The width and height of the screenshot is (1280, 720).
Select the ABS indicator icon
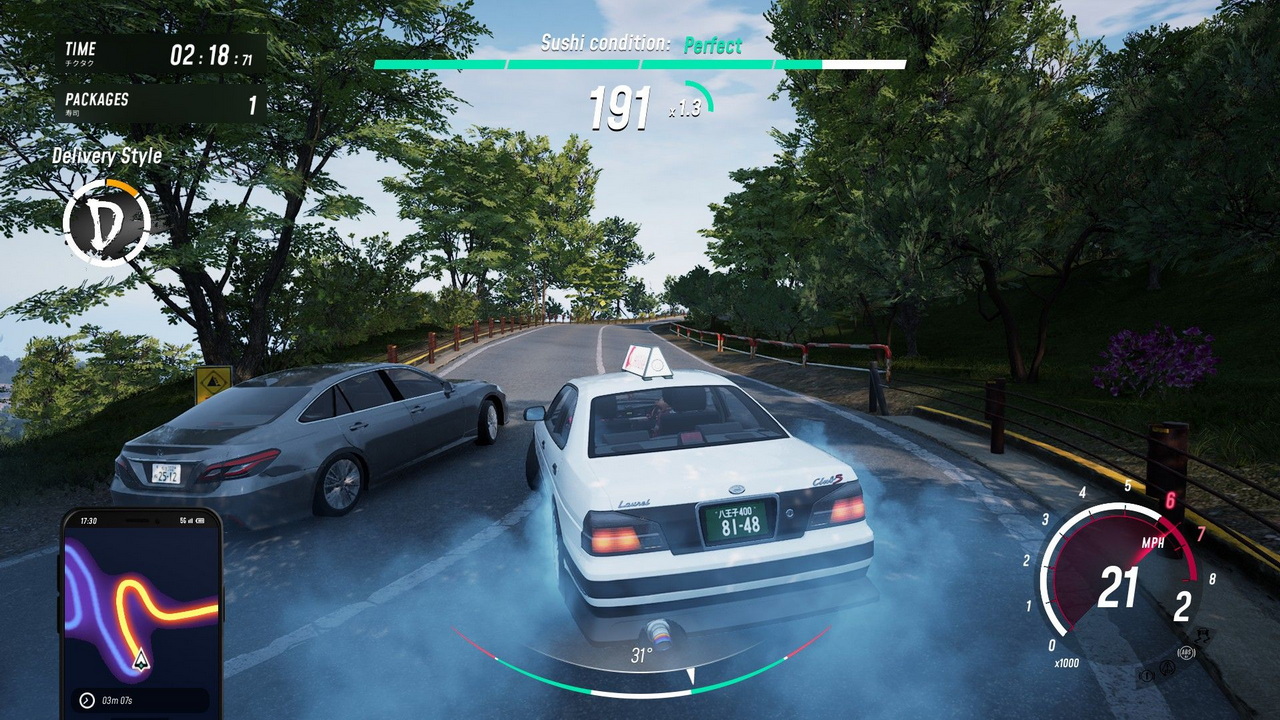(1187, 652)
